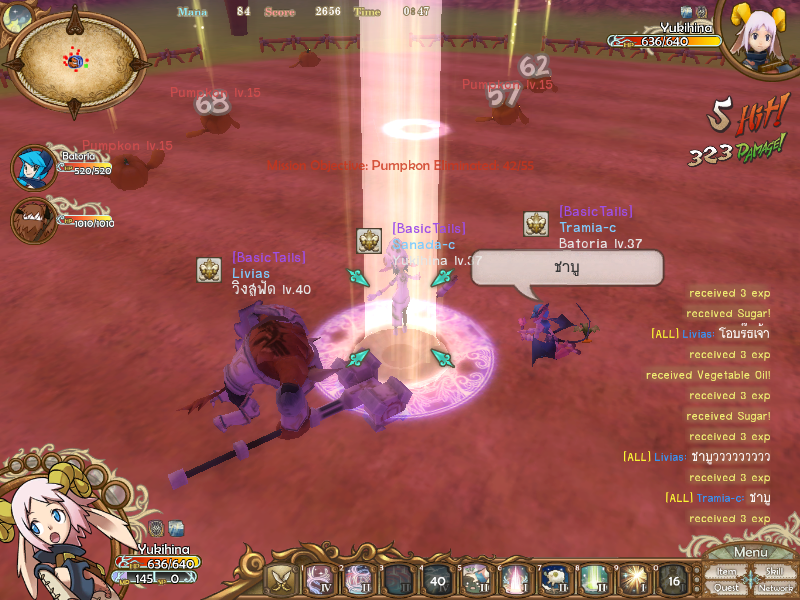
Task: Click the Menu header label
Action: click(750, 552)
